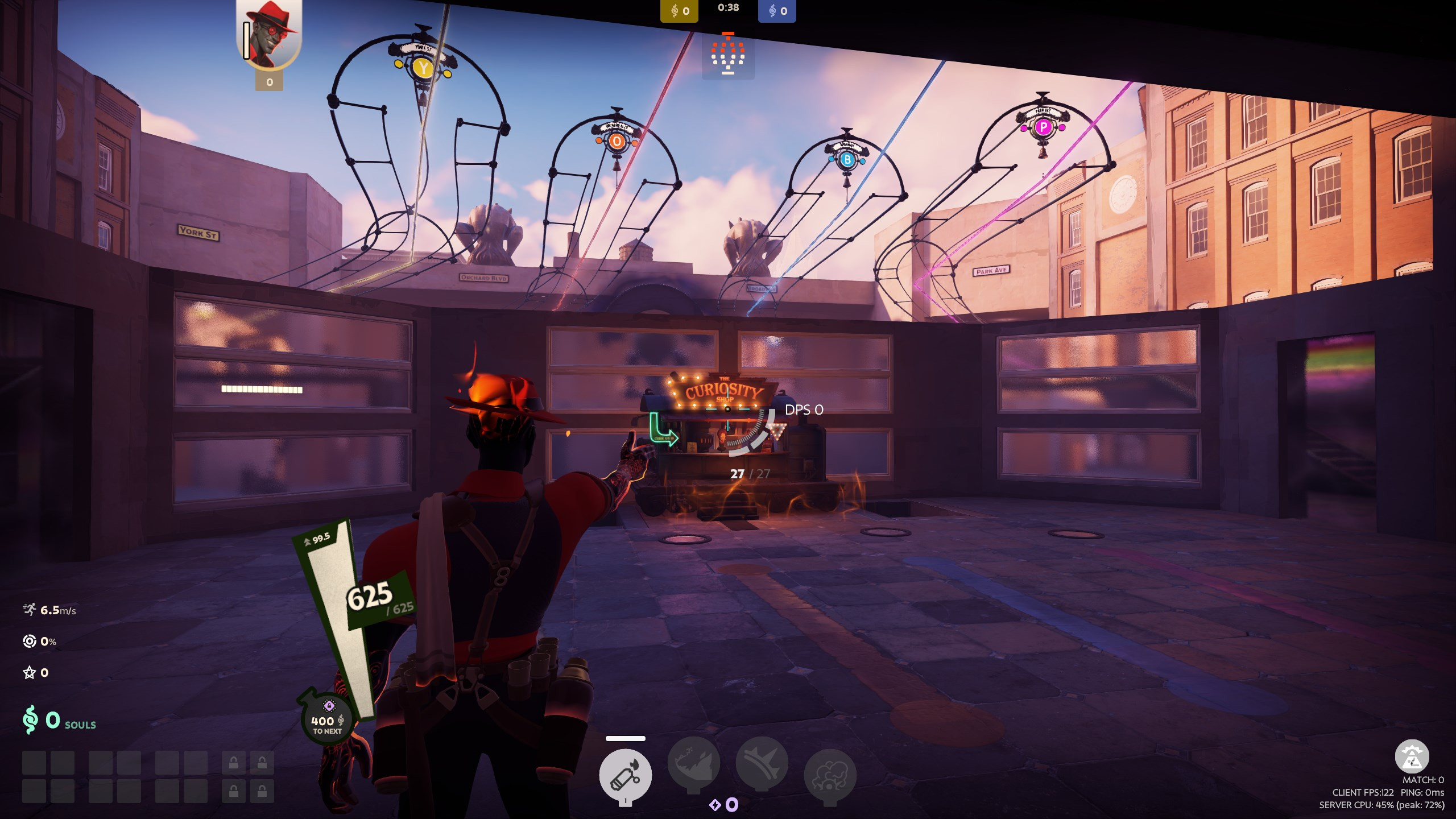This screenshot has width=1456, height=819.
Task: Select the greyed-out Flame Dash ability
Action: 693,764
